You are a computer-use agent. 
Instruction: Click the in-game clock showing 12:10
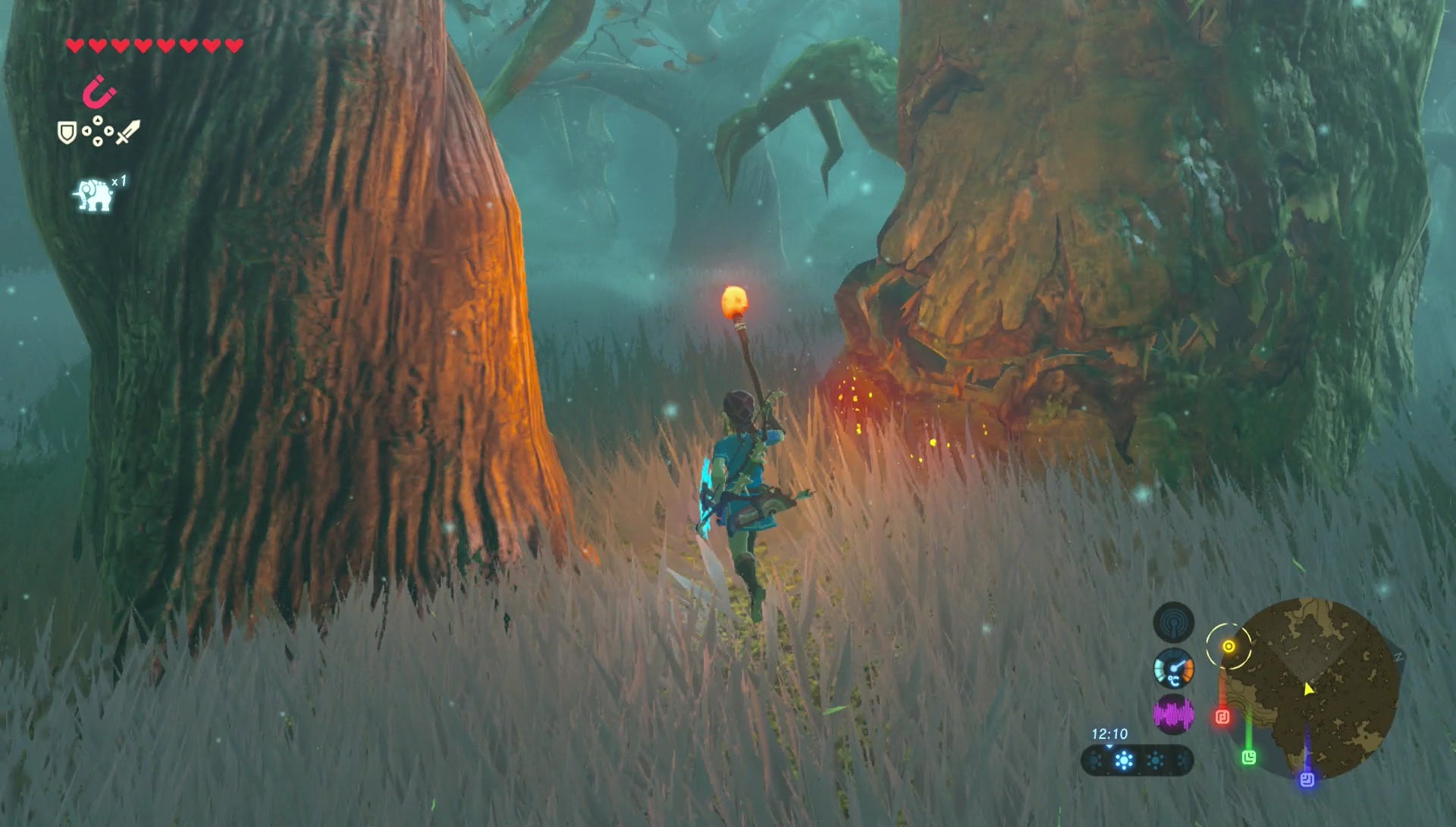(1110, 734)
